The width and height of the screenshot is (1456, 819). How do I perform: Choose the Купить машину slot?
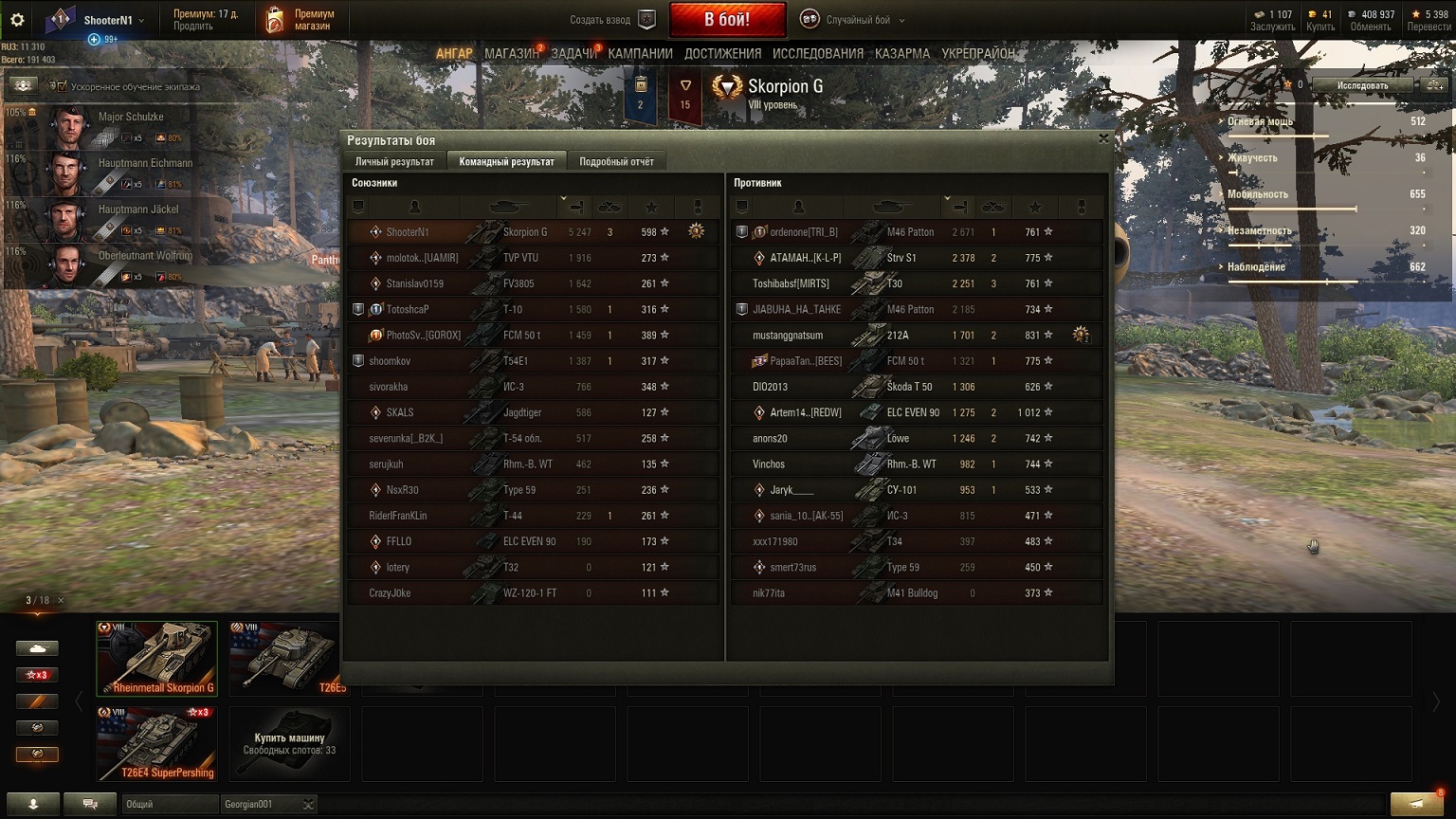[289, 742]
